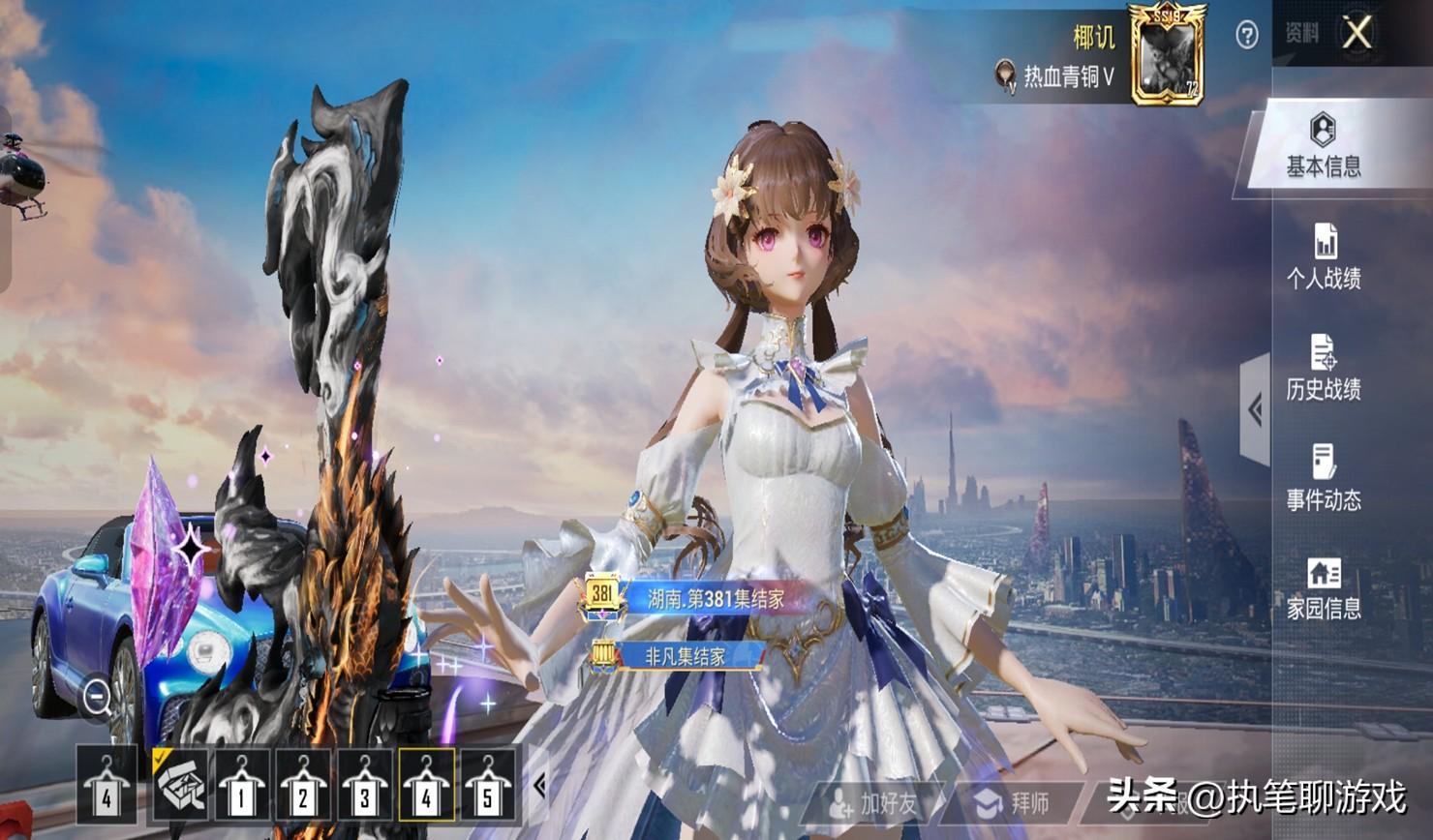1433x840 pixels.
Task: Choose outfit preset hanger 3
Action: [x=364, y=786]
